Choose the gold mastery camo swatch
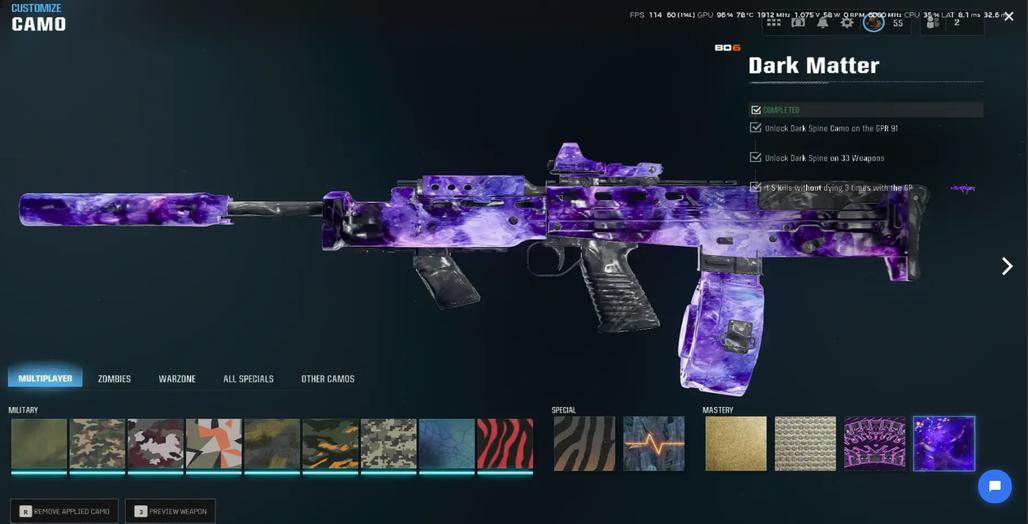Image resolution: width=1028 pixels, height=524 pixels. (x=735, y=443)
